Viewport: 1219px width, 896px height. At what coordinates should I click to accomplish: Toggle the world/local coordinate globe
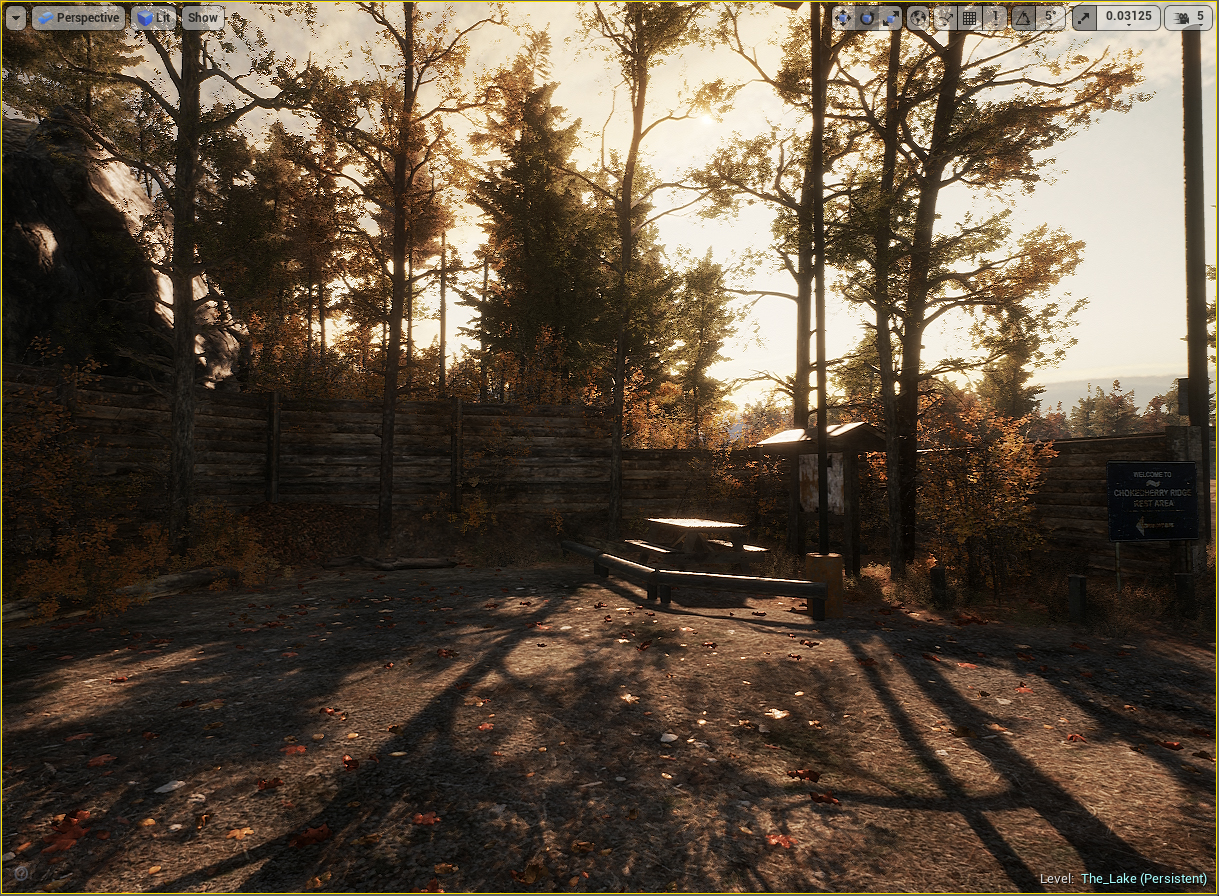tap(918, 18)
